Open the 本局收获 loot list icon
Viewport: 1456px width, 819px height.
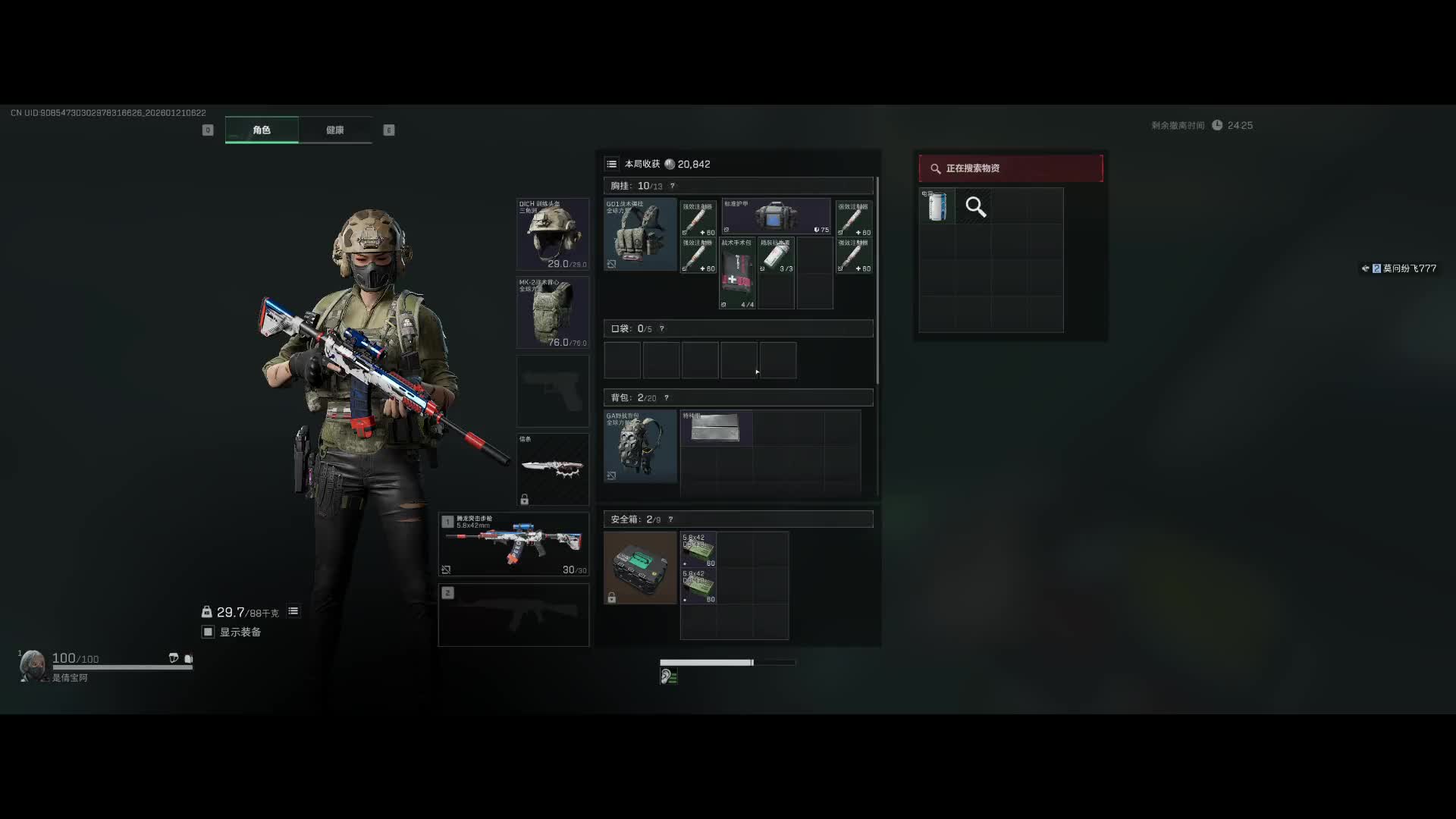611,164
